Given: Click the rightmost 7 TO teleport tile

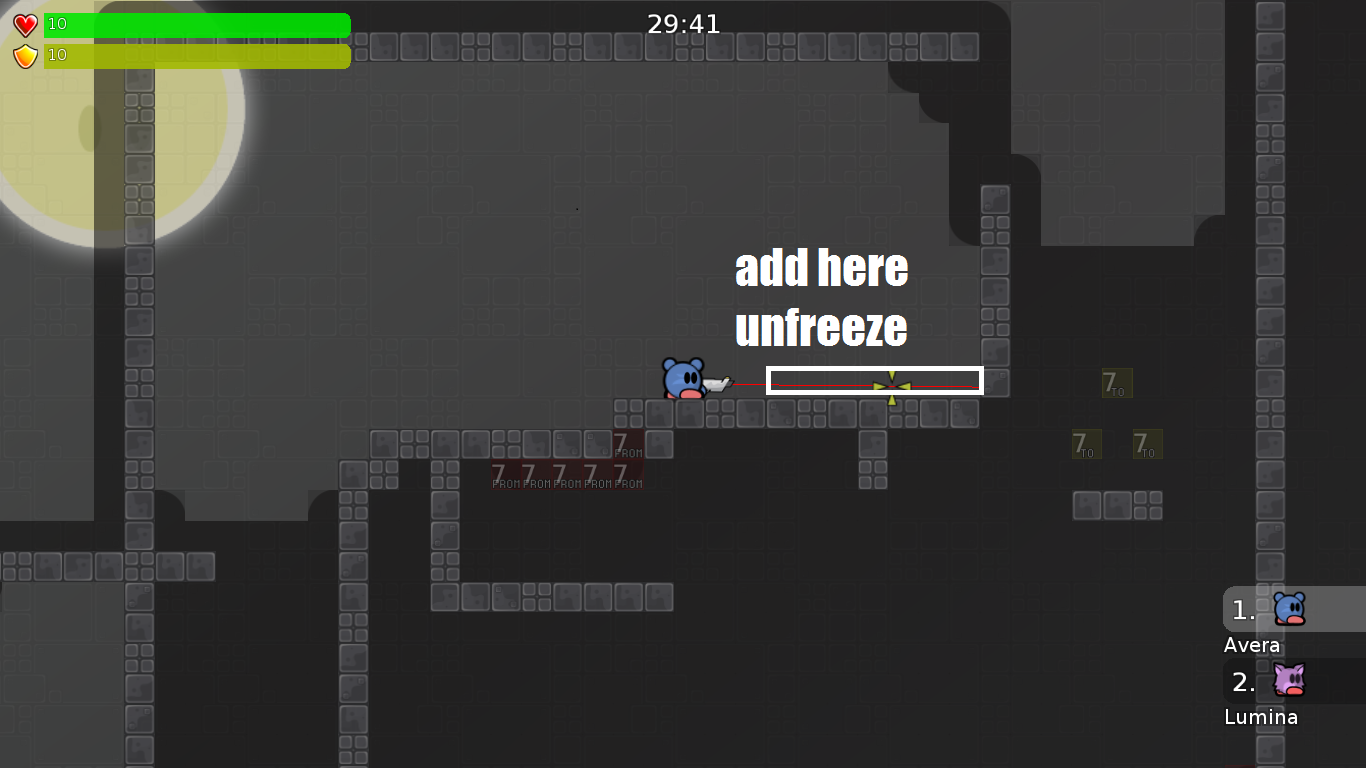Looking at the screenshot, I should 1146,443.
